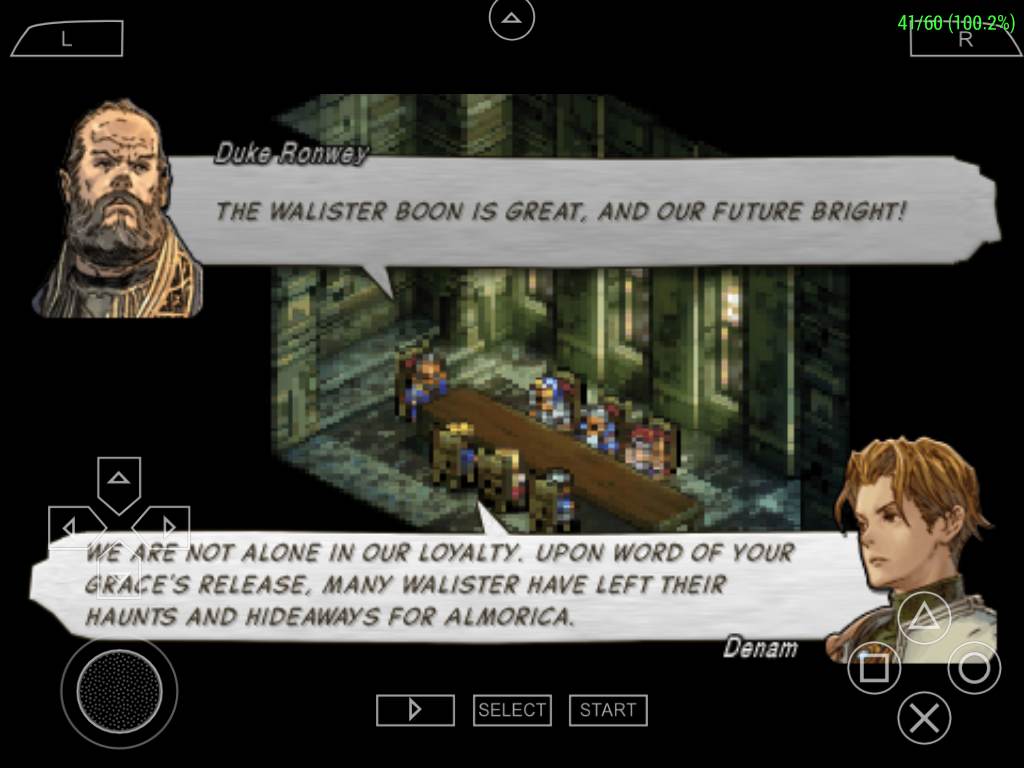
Task: Tap the square face button
Action: click(x=873, y=667)
